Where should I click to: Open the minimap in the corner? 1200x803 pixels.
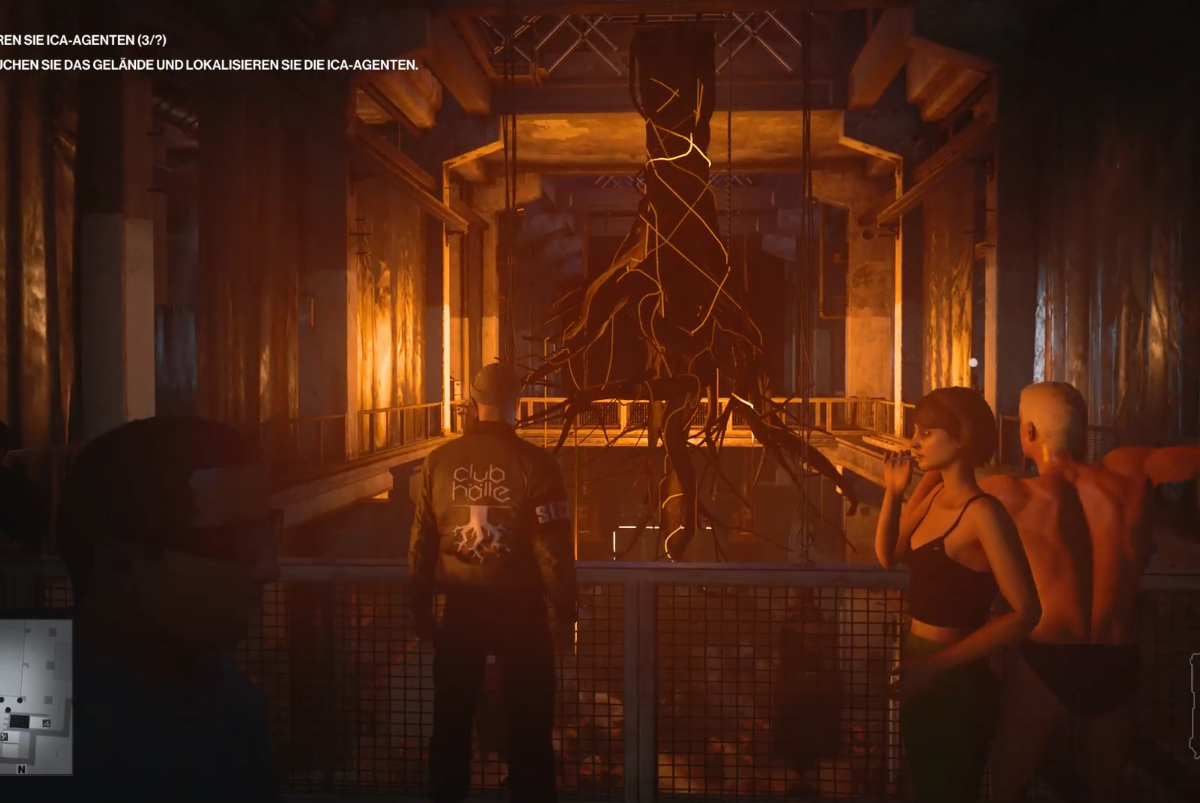35,696
